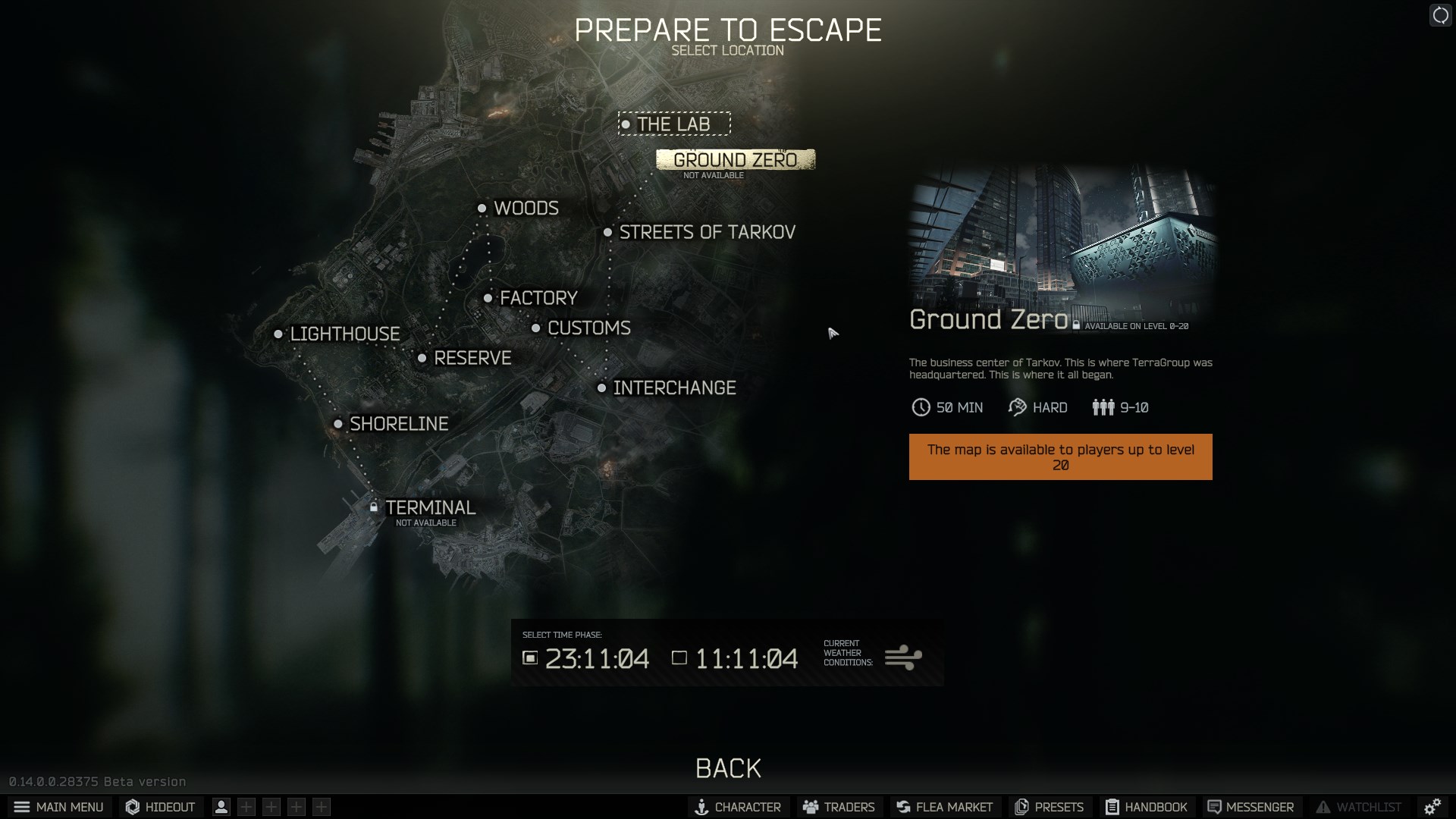Open settings via the gear icon
1456x819 pixels.
pyautogui.click(x=1432, y=807)
